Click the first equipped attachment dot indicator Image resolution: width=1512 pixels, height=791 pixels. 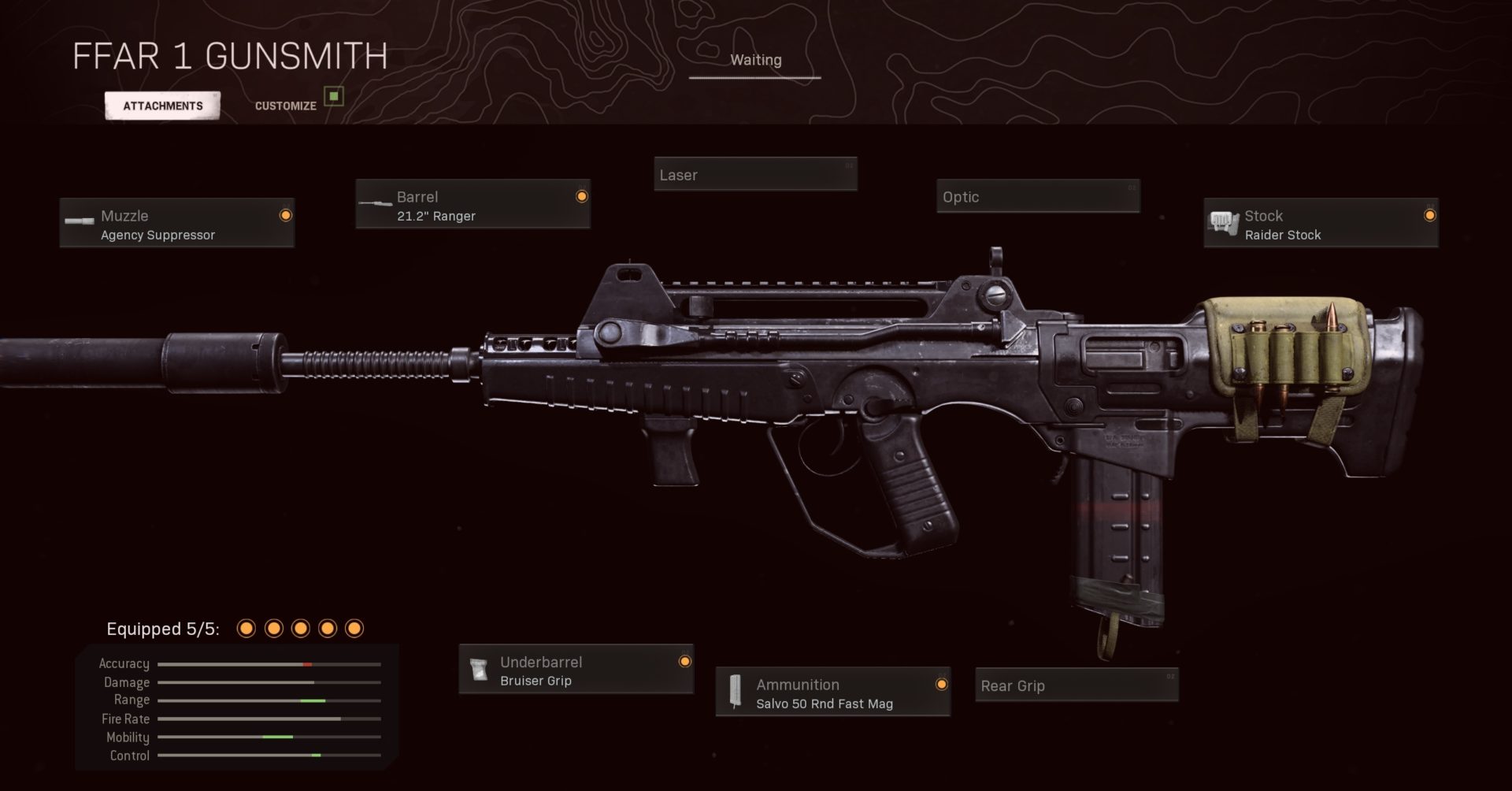(x=247, y=629)
